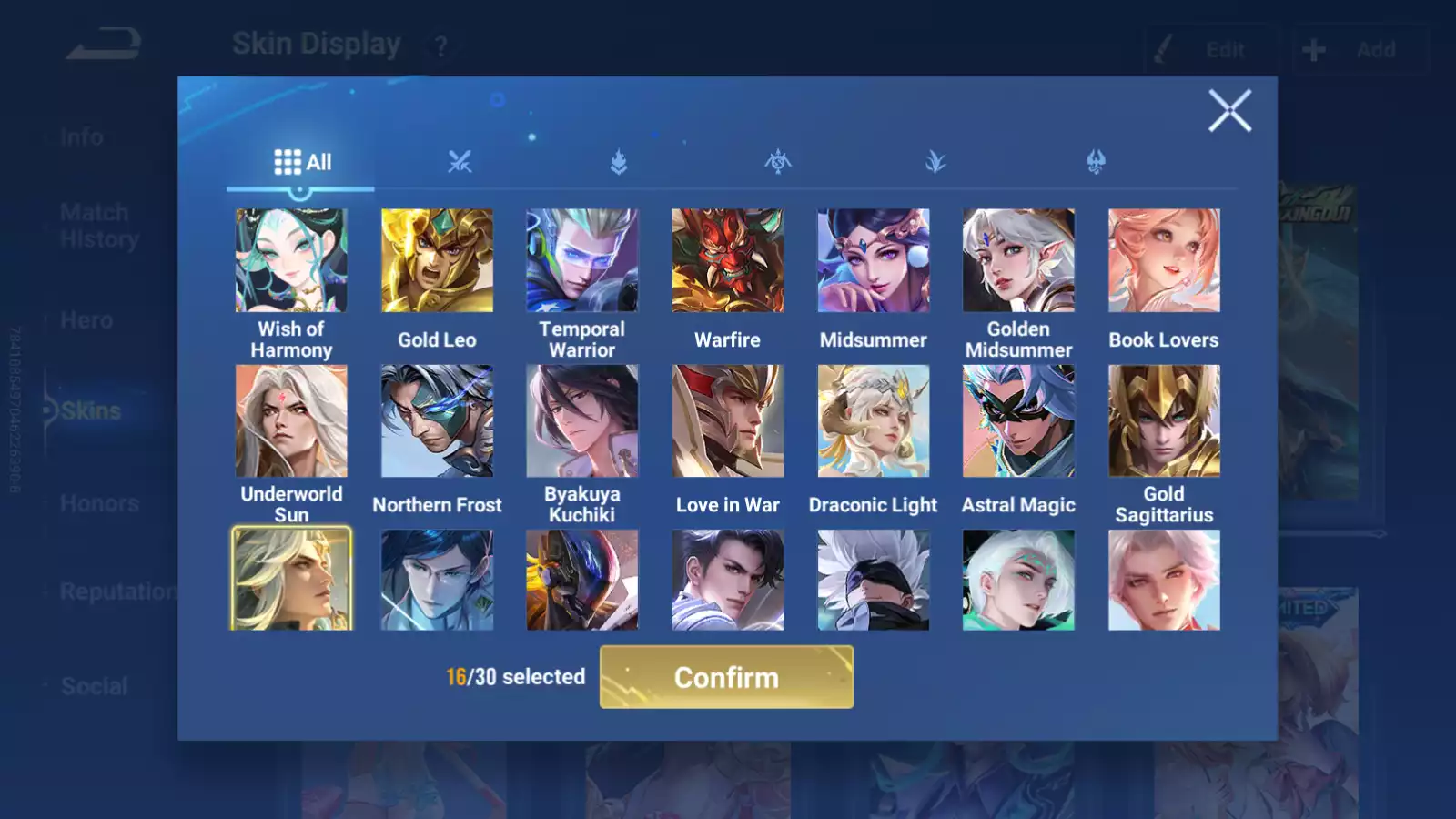Select the Wish of Harmony skin
The height and width of the screenshot is (819, 1456).
[291, 261]
